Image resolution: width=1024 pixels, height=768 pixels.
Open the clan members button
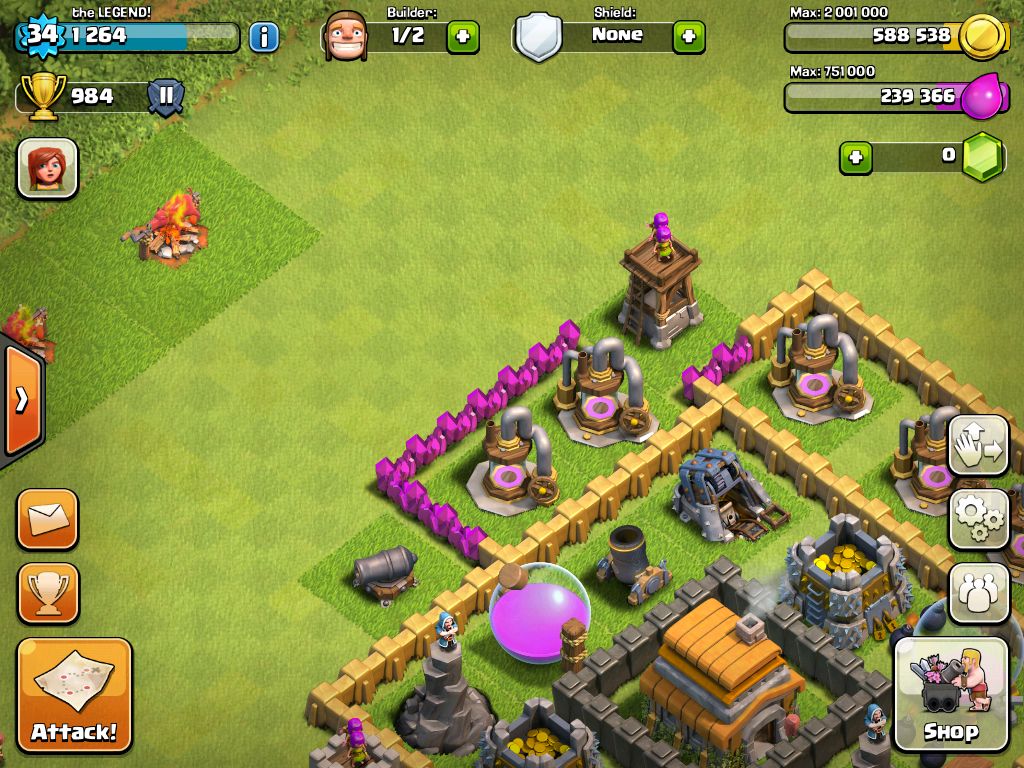(978, 593)
